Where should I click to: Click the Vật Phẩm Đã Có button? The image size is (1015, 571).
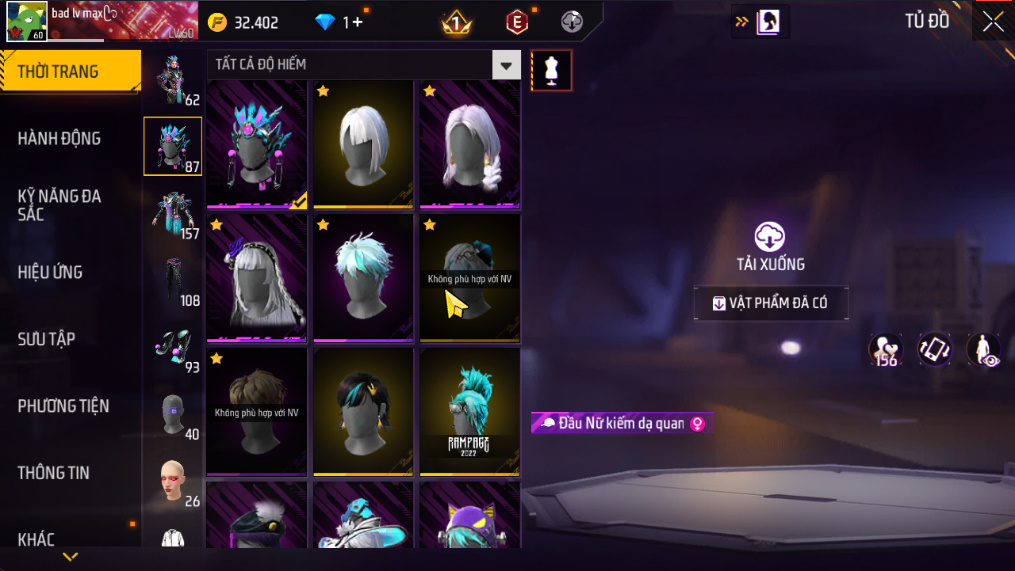point(771,304)
